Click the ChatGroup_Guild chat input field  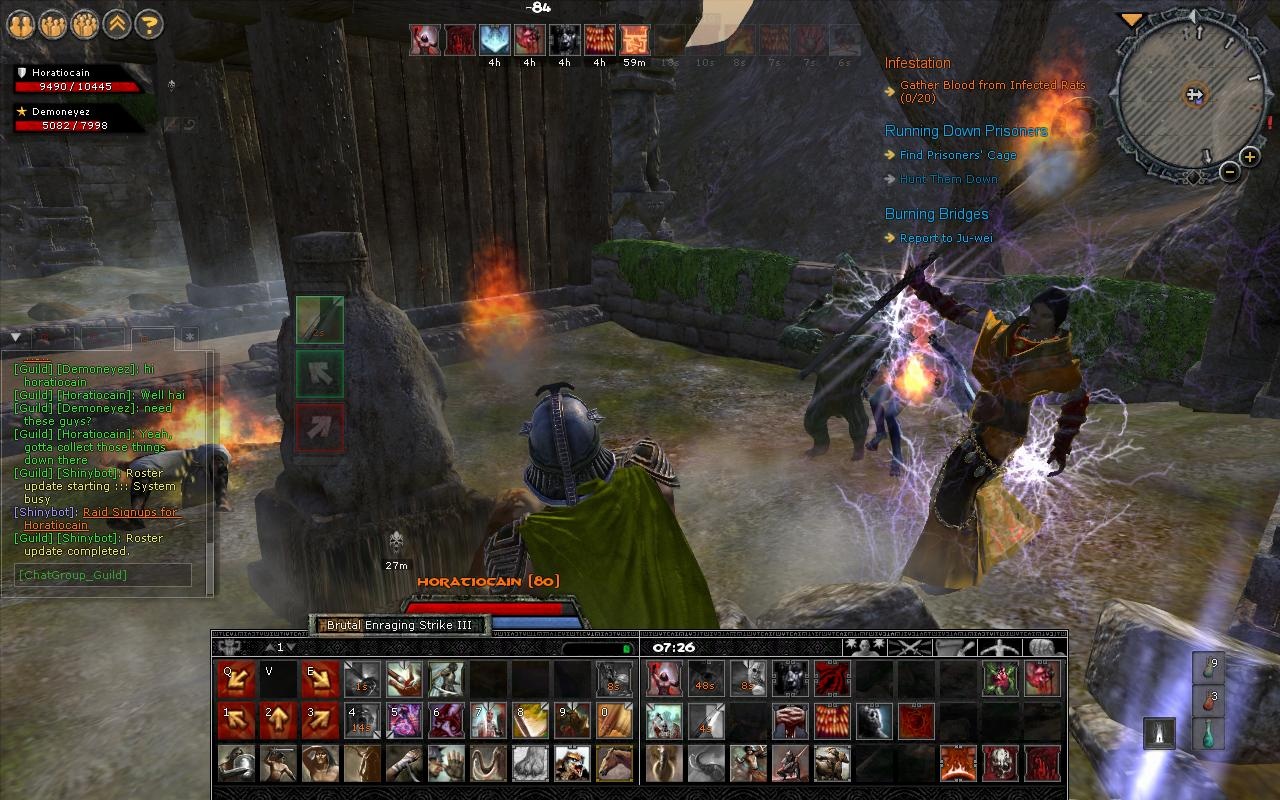104,574
